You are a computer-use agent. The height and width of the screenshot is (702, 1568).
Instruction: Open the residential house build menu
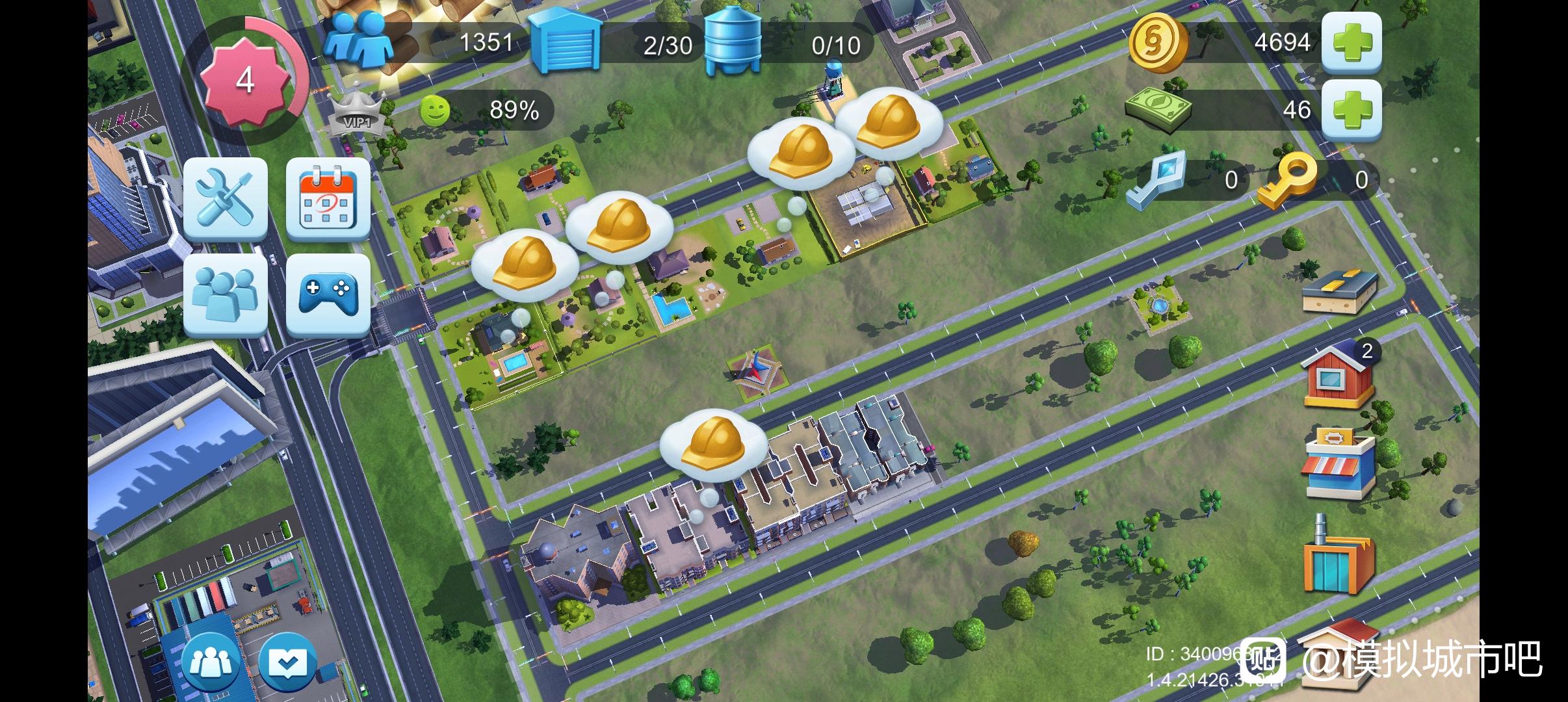click(x=1339, y=377)
